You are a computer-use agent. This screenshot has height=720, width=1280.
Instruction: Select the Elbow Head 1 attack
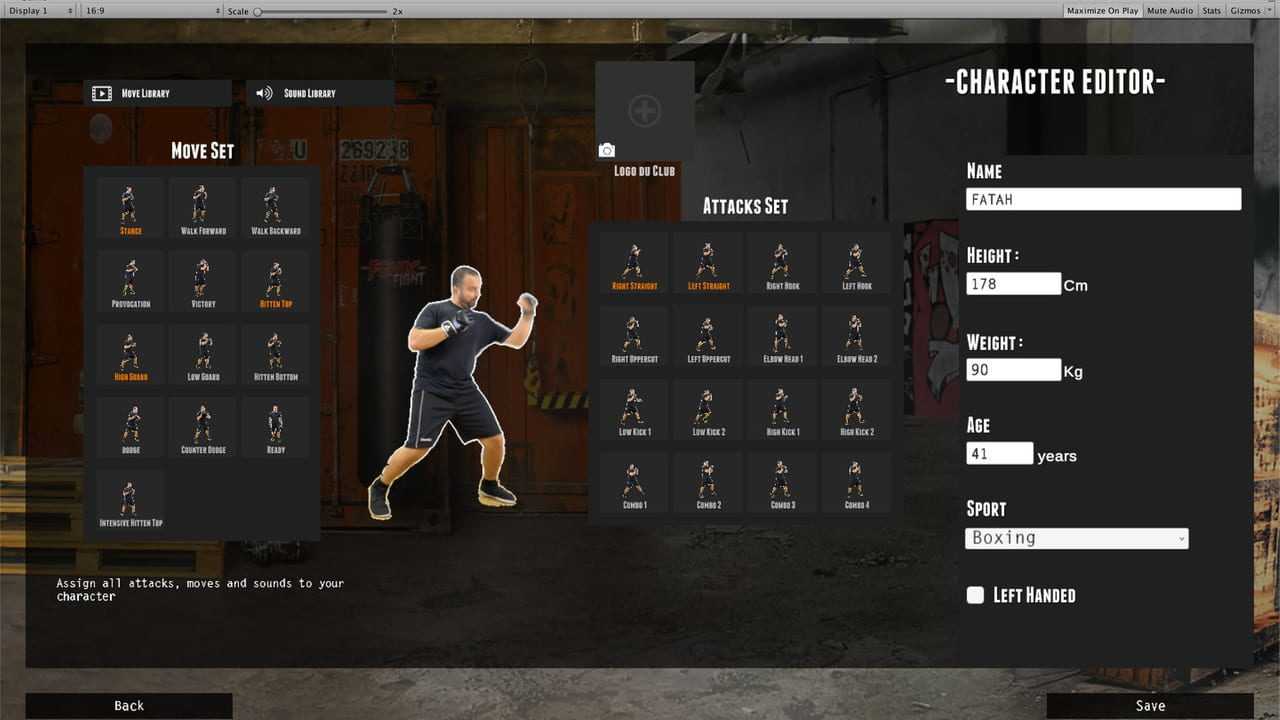coord(782,338)
